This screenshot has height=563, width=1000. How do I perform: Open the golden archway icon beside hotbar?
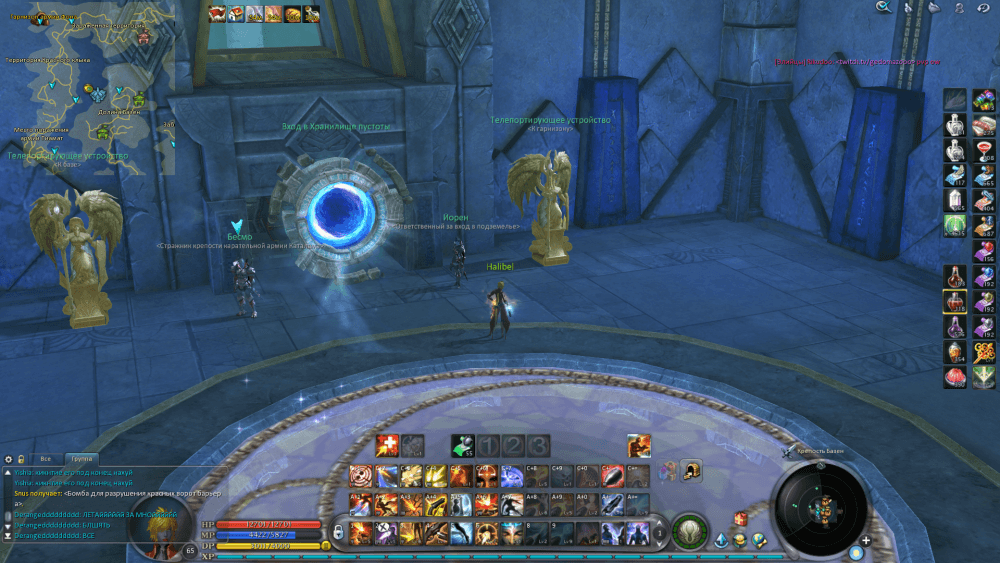(692, 470)
